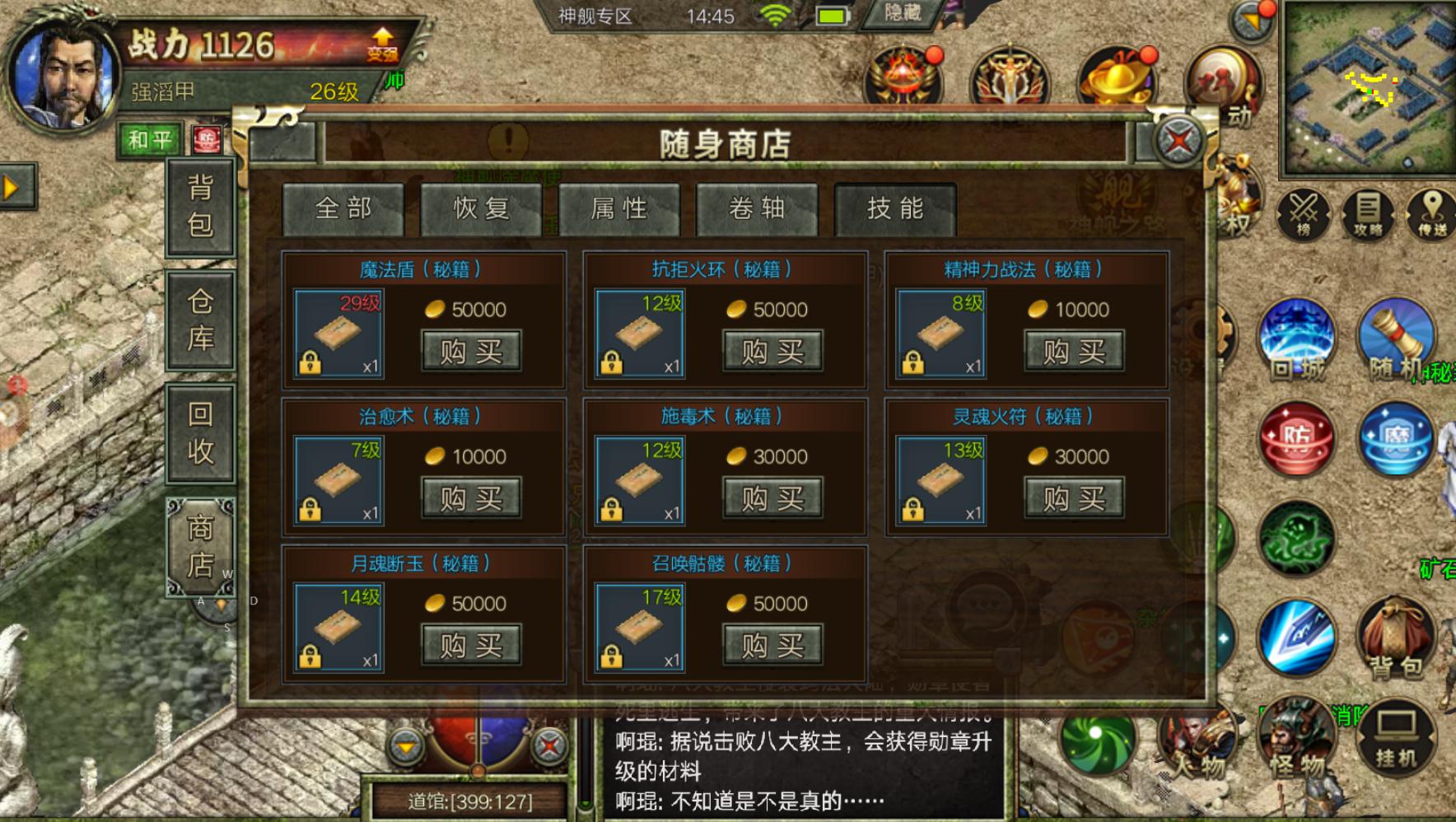Toggle the 和平 peace mode setting
The height and width of the screenshot is (822, 1456).
click(x=151, y=138)
